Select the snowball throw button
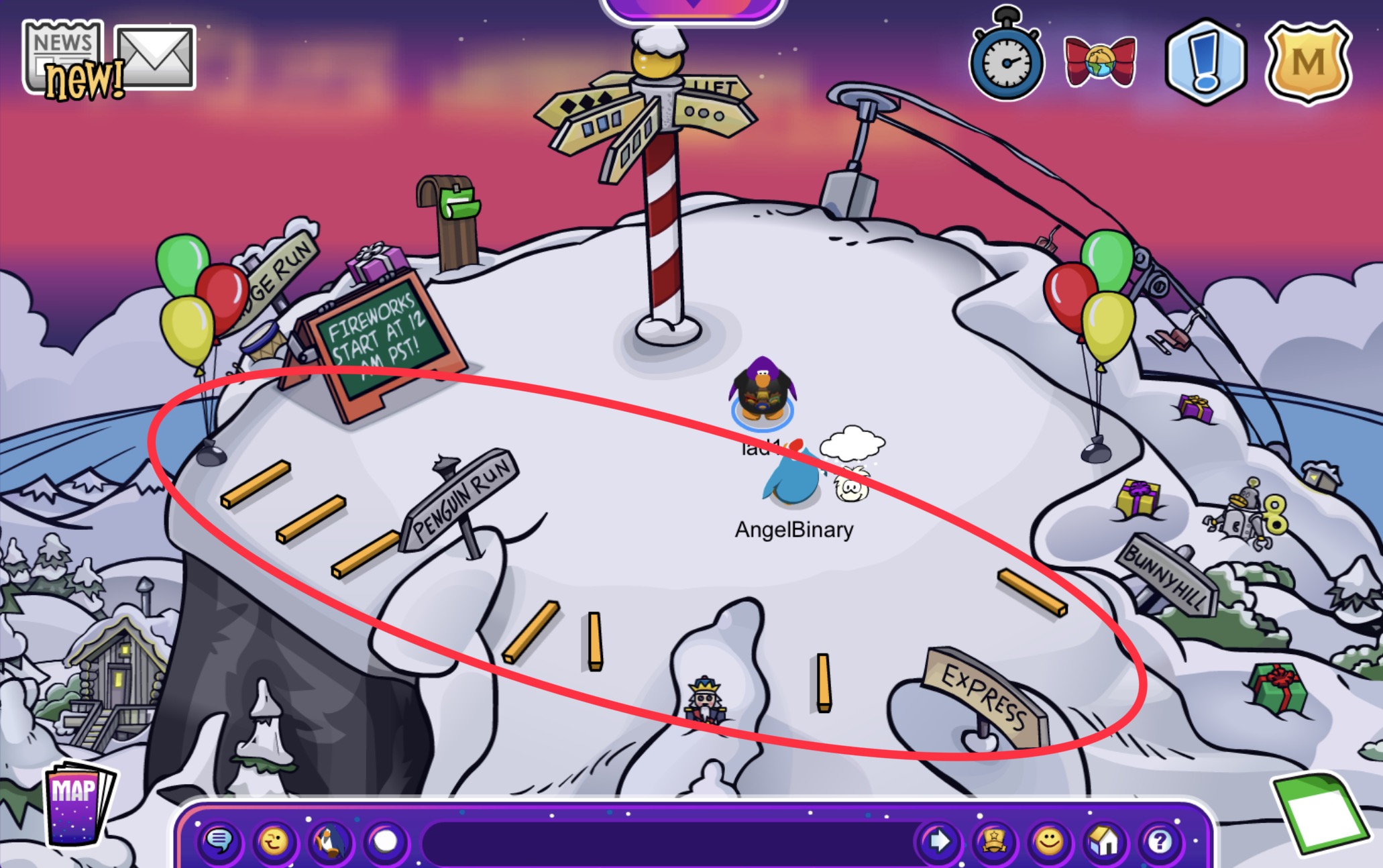The image size is (1383, 868). (385, 841)
